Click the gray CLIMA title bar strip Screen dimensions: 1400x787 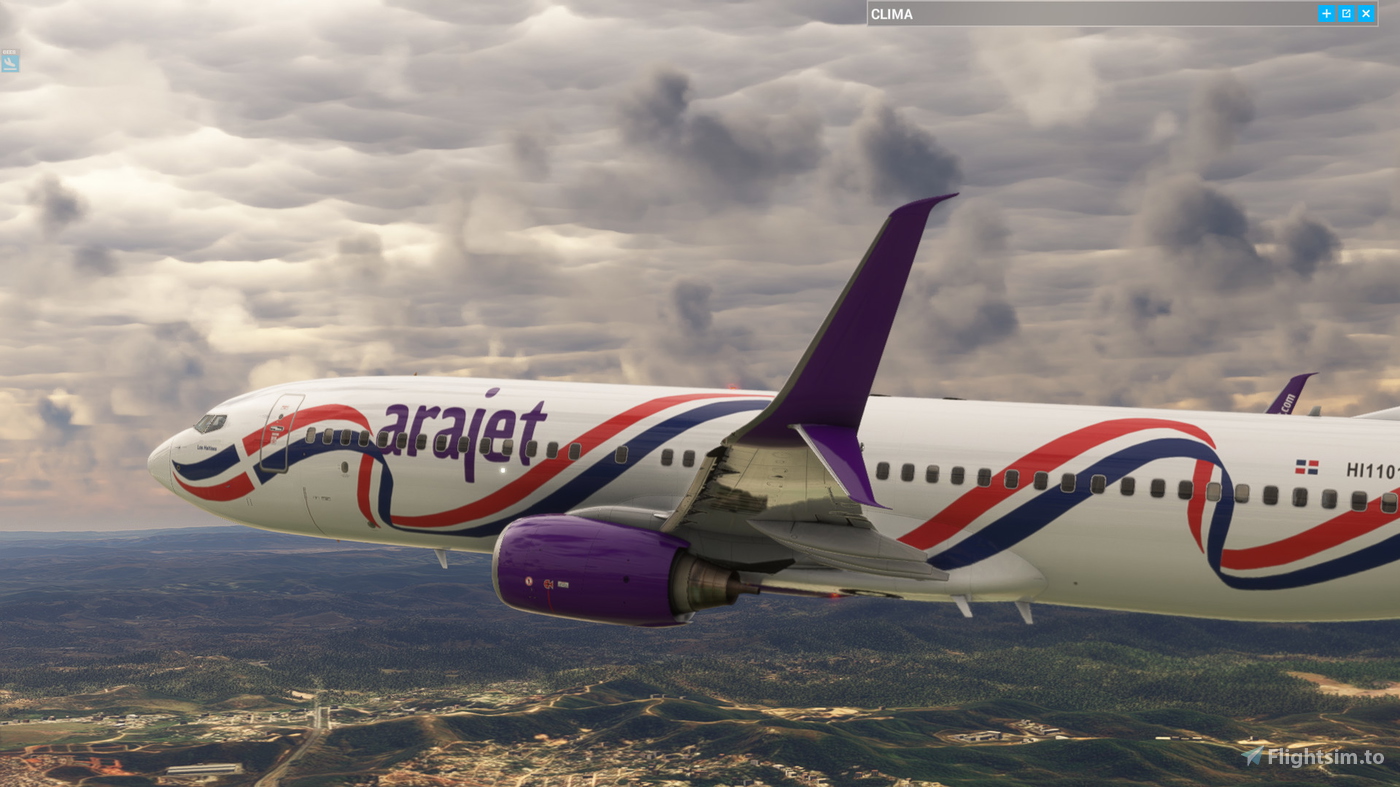[1100, 12]
